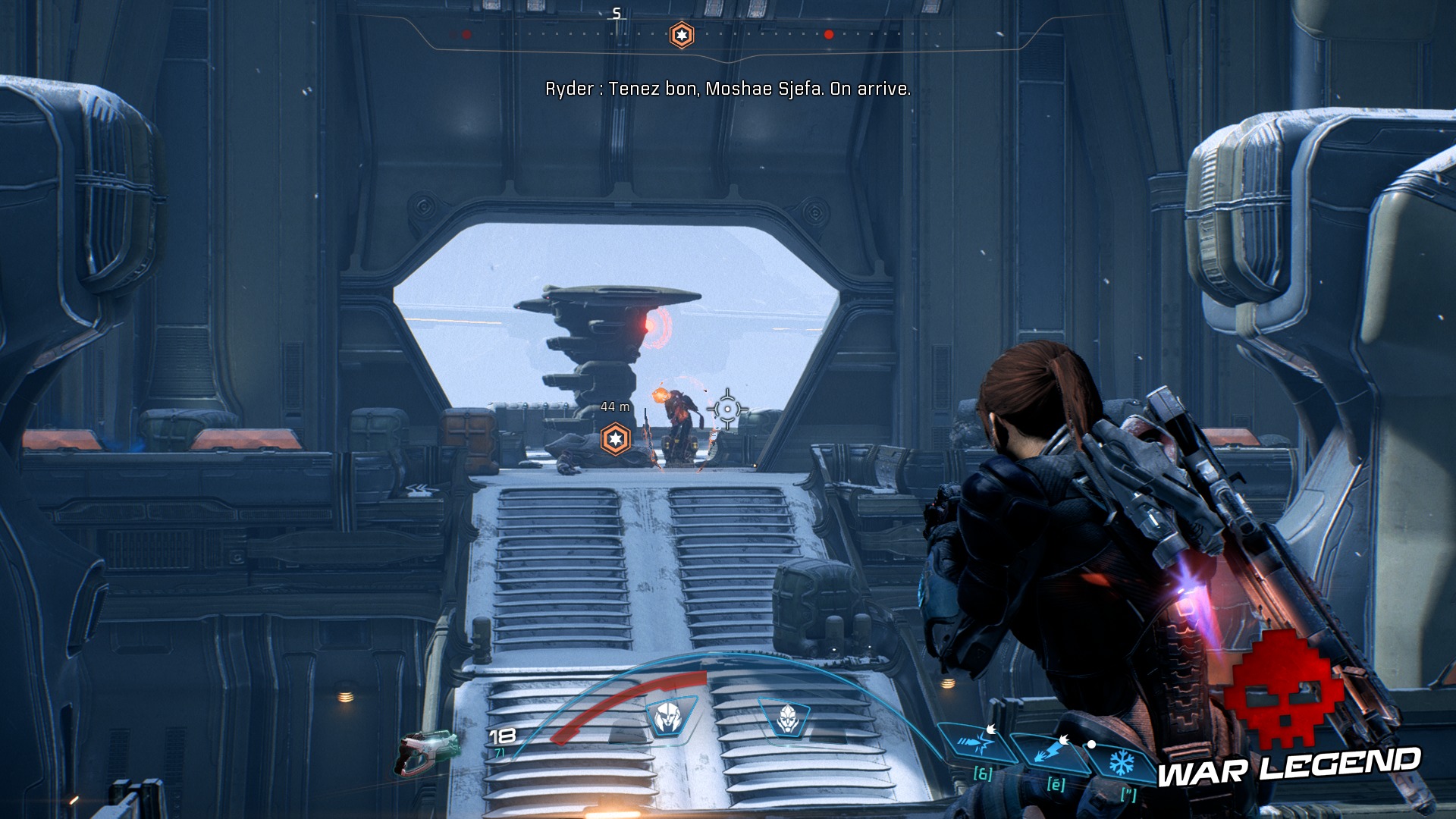Click the 44 m objective waypoint marker
The height and width of the screenshot is (819, 1456).
coord(615,439)
